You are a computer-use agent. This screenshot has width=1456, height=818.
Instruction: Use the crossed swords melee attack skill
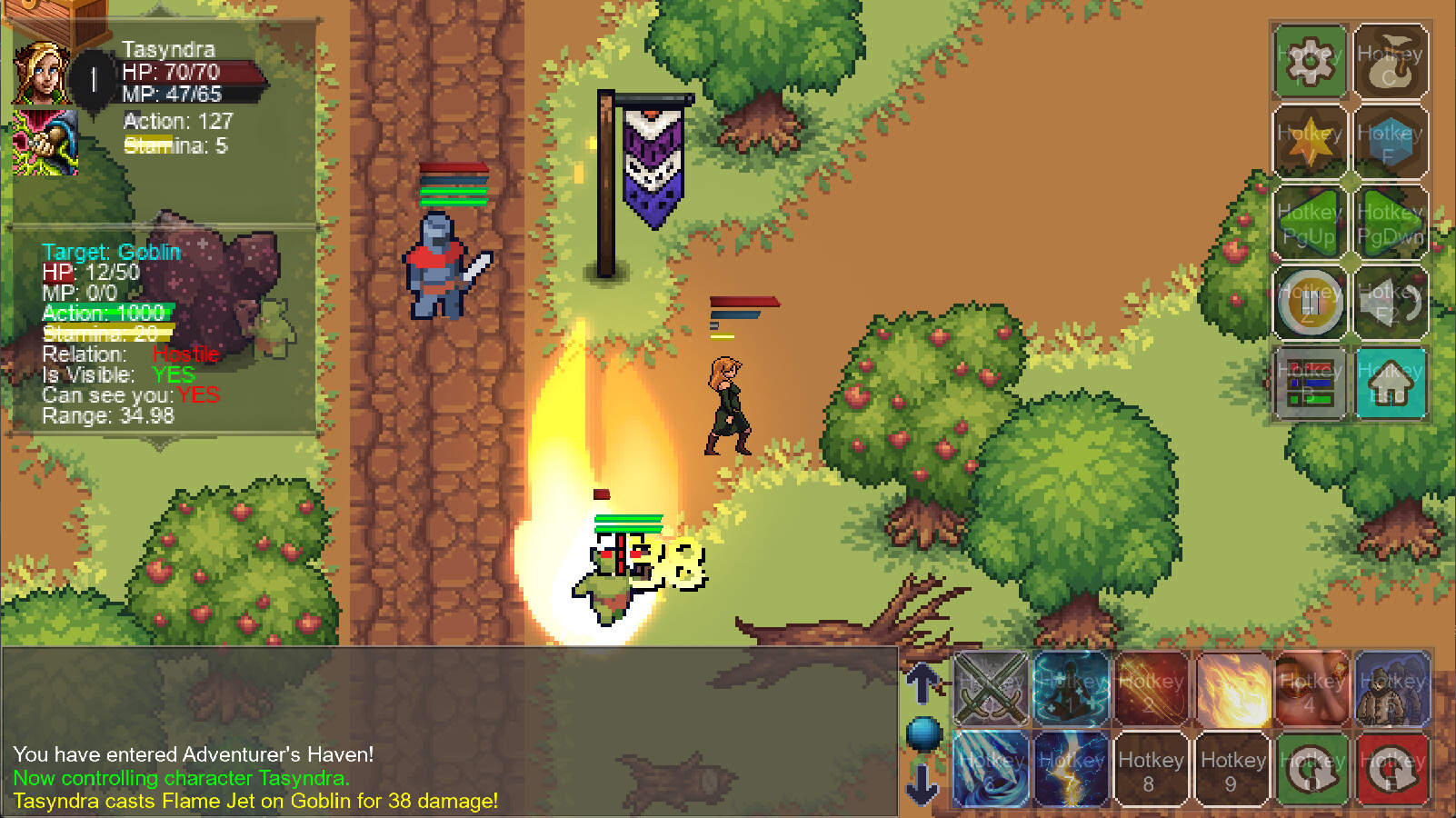pyautogui.click(x=989, y=689)
